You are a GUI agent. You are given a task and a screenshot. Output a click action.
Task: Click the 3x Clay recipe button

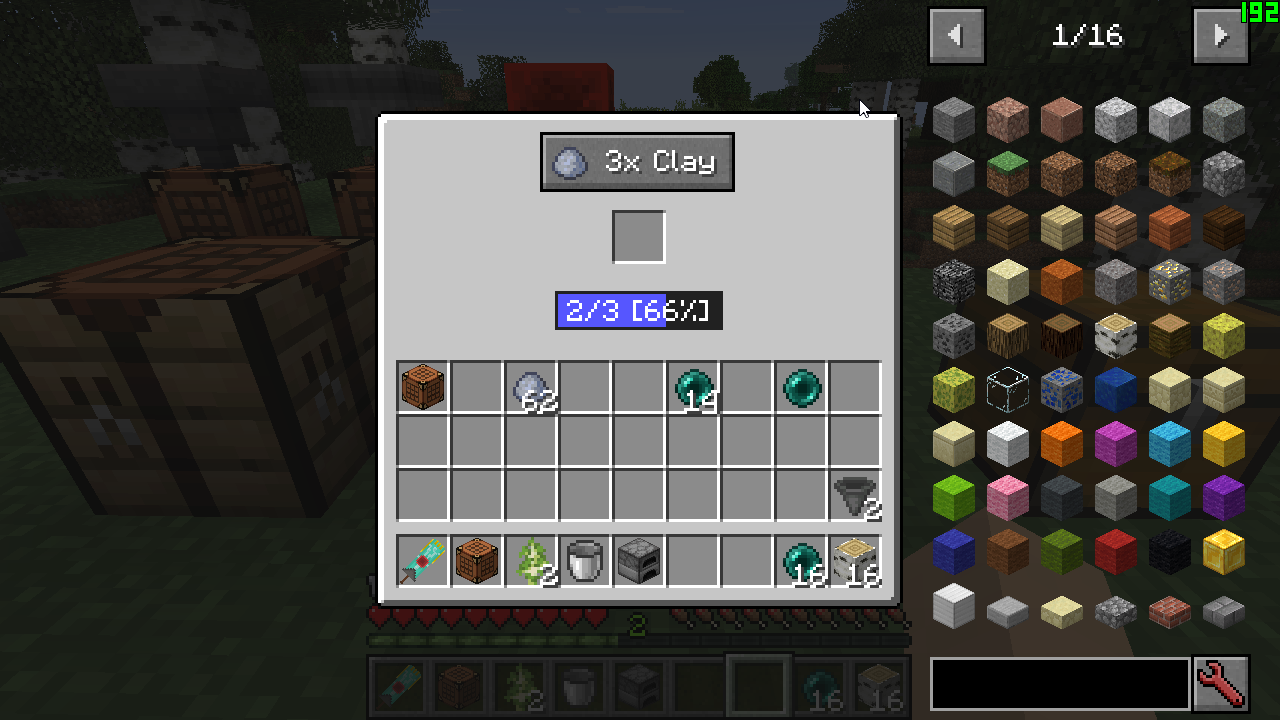tap(637, 162)
